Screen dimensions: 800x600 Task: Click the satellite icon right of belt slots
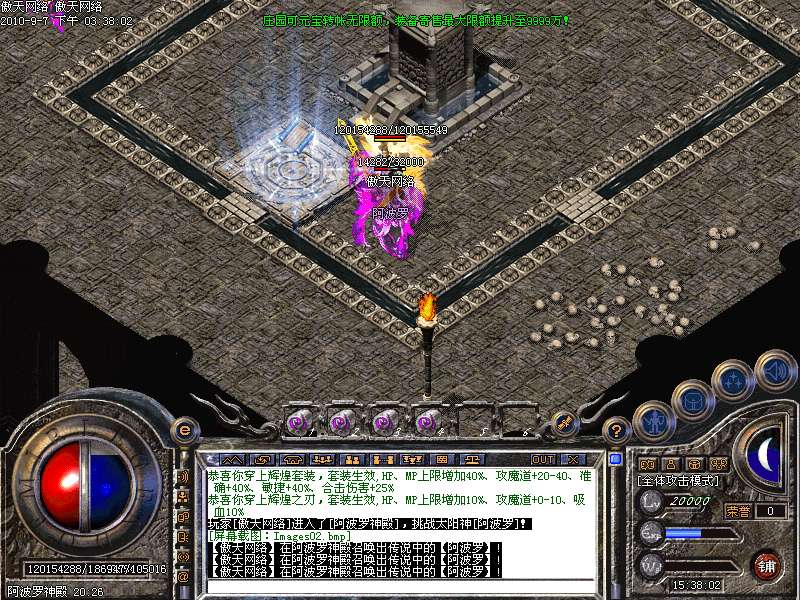pyautogui.click(x=562, y=423)
